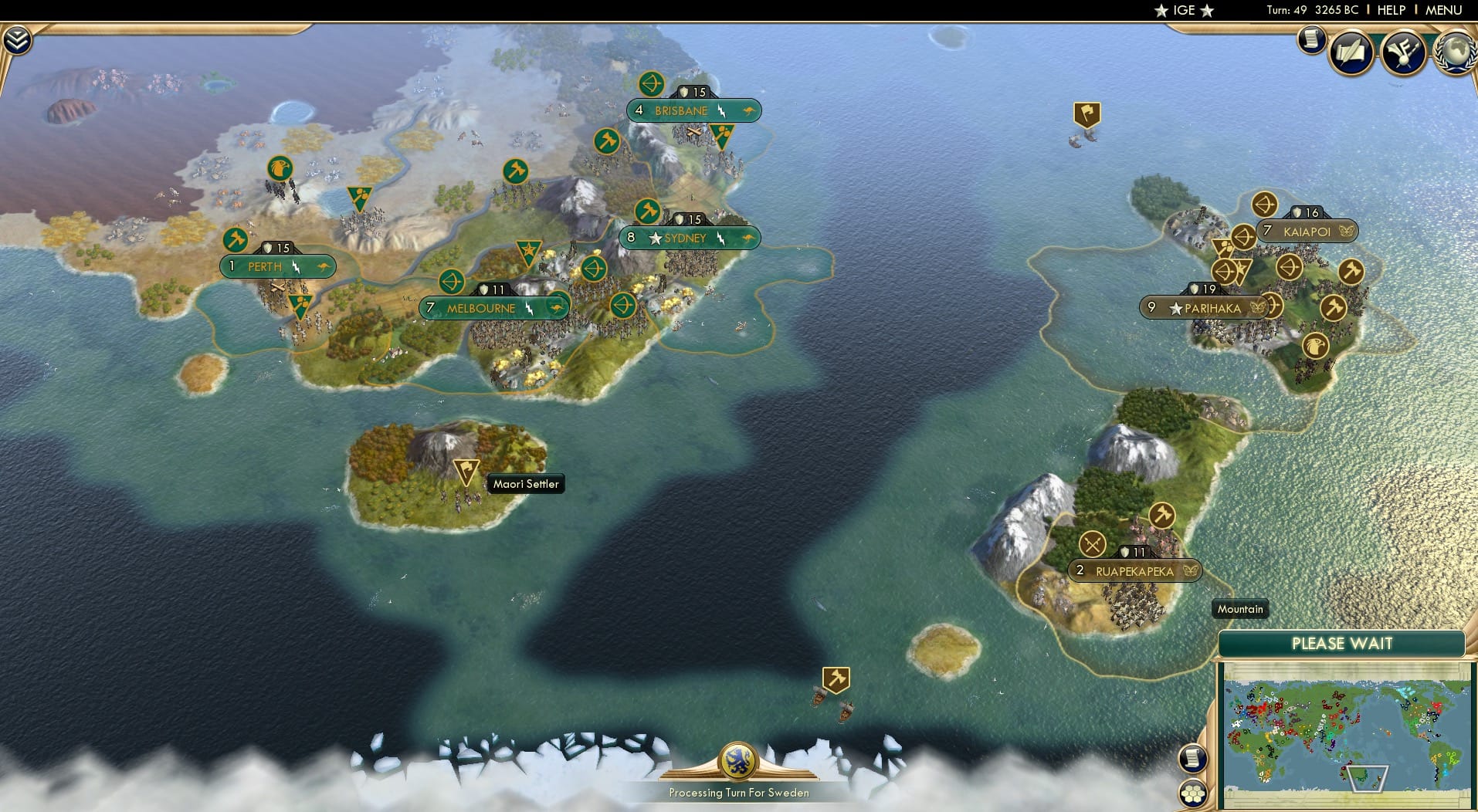This screenshot has width=1478, height=812.
Task: Open the Culture overview (quill and scroll icon)
Action: [x=1350, y=52]
